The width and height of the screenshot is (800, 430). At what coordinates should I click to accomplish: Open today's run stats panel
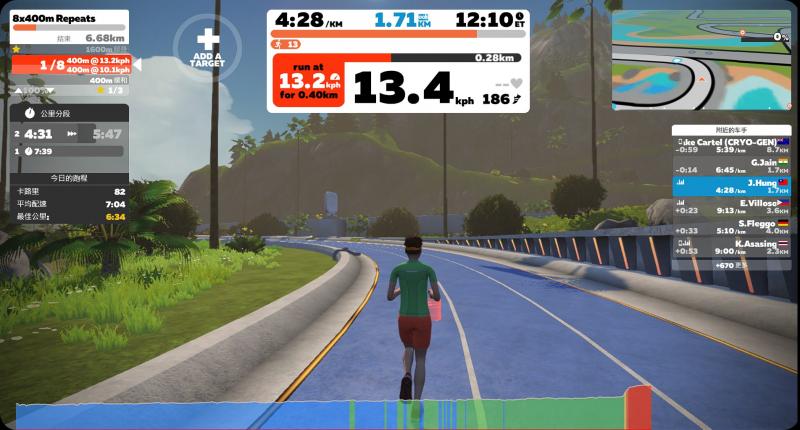(68, 177)
